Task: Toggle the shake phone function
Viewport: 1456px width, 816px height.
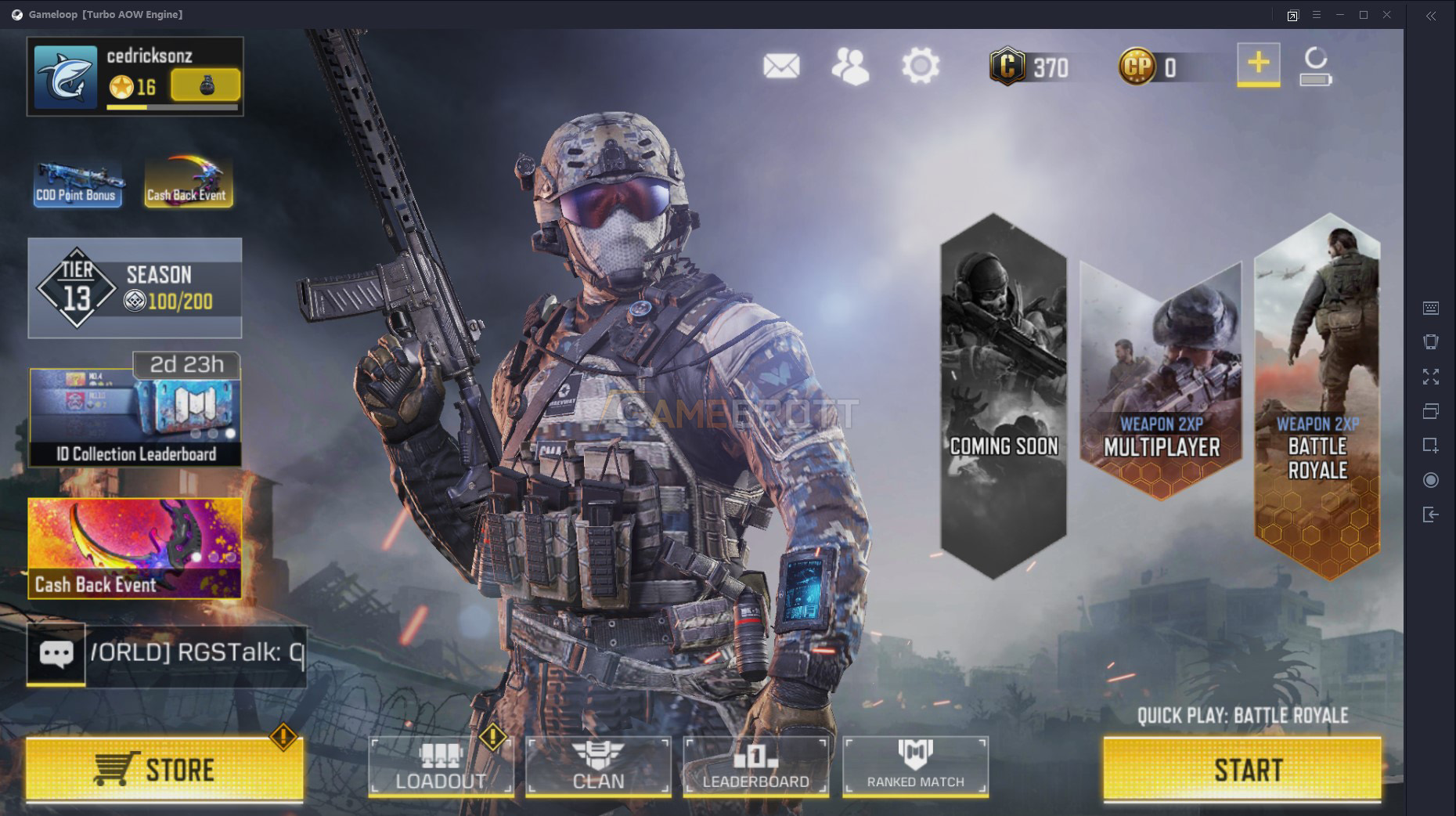Action: [1431, 342]
